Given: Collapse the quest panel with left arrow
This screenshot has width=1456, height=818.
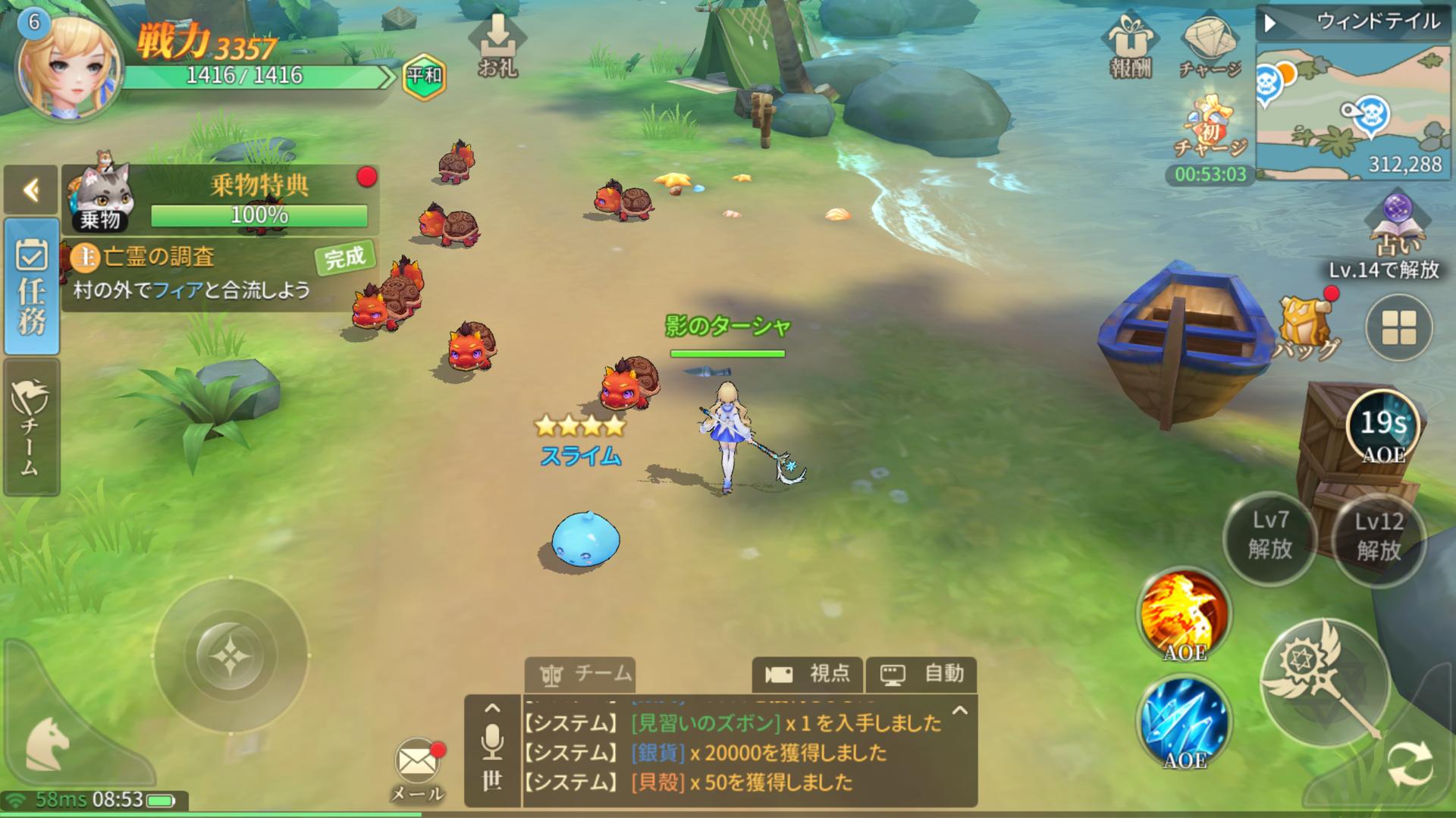Looking at the screenshot, I should [x=31, y=190].
